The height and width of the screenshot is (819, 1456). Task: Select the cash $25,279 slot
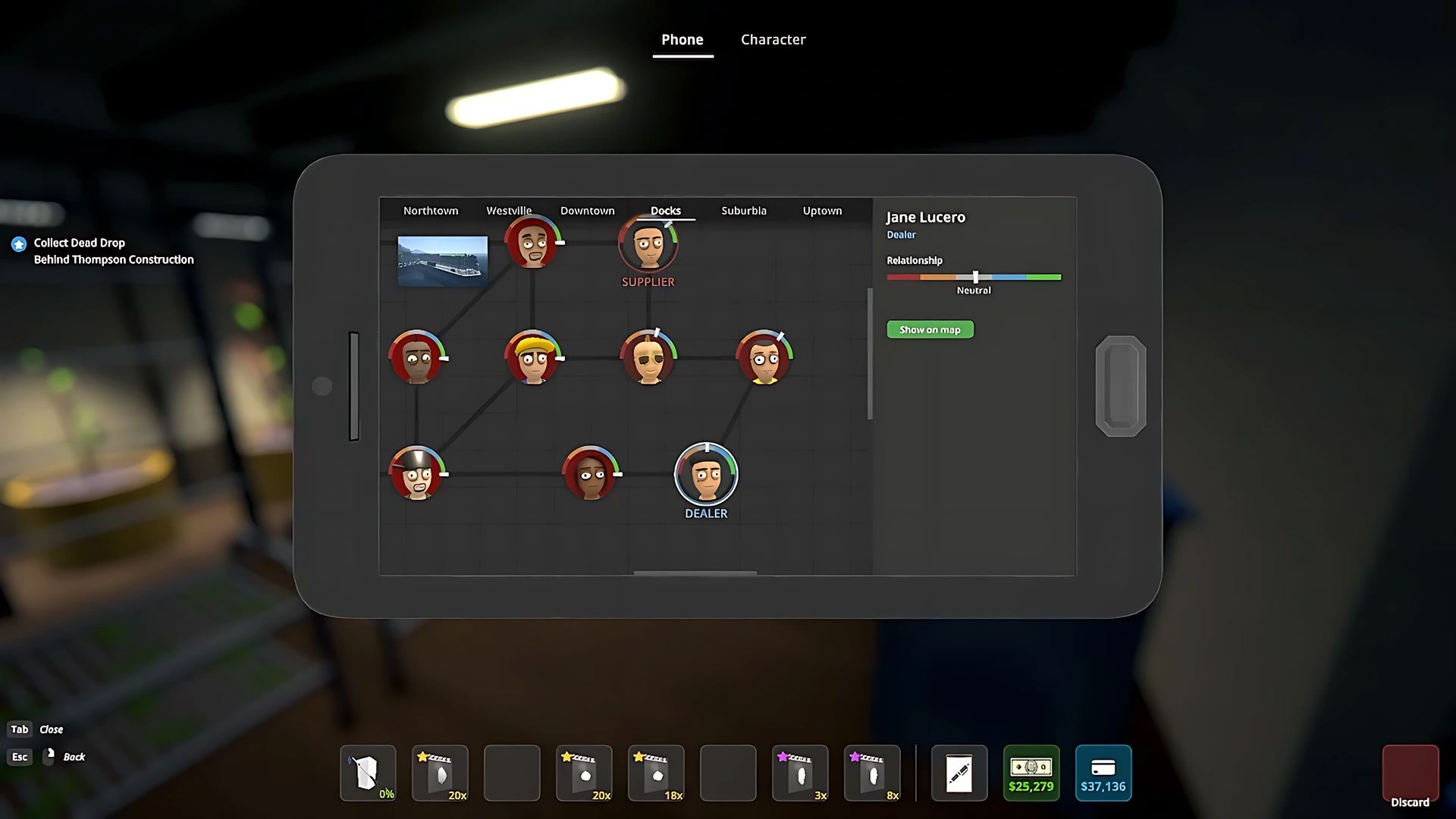click(x=1031, y=773)
